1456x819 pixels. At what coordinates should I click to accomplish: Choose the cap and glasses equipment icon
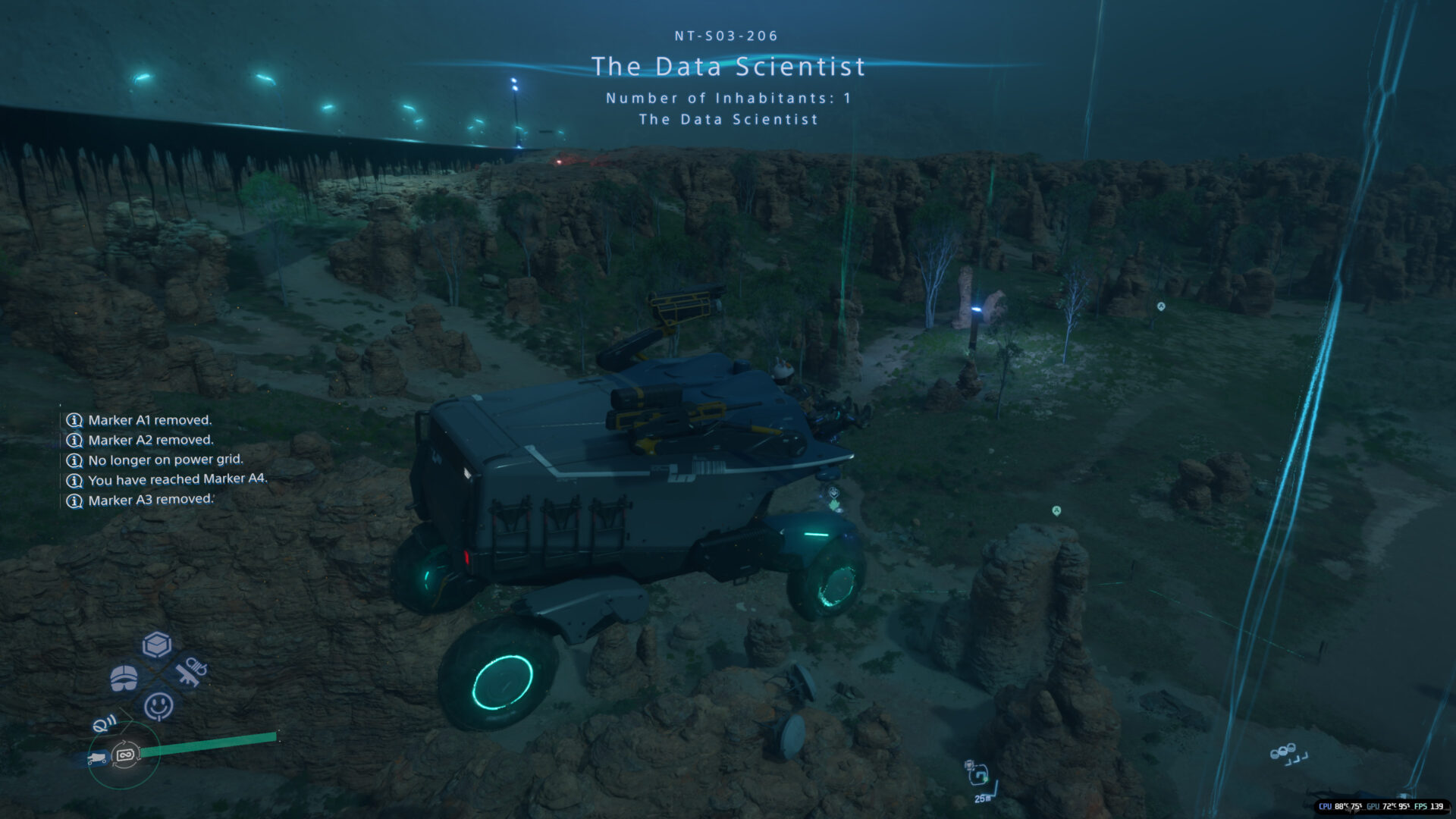tap(124, 678)
